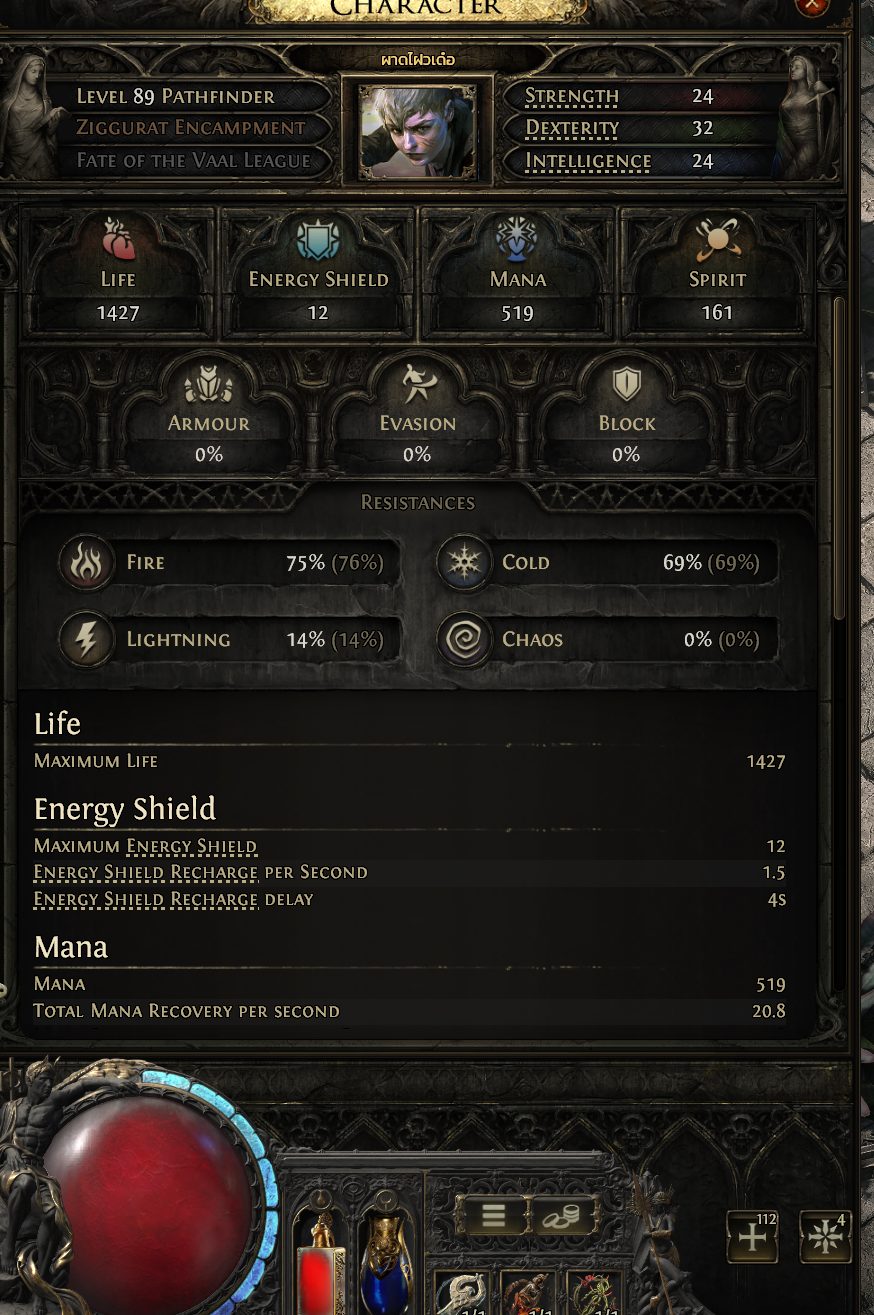Select the Life stat panel
This screenshot has height=1315, width=874.
pyautogui.click(x=118, y=272)
